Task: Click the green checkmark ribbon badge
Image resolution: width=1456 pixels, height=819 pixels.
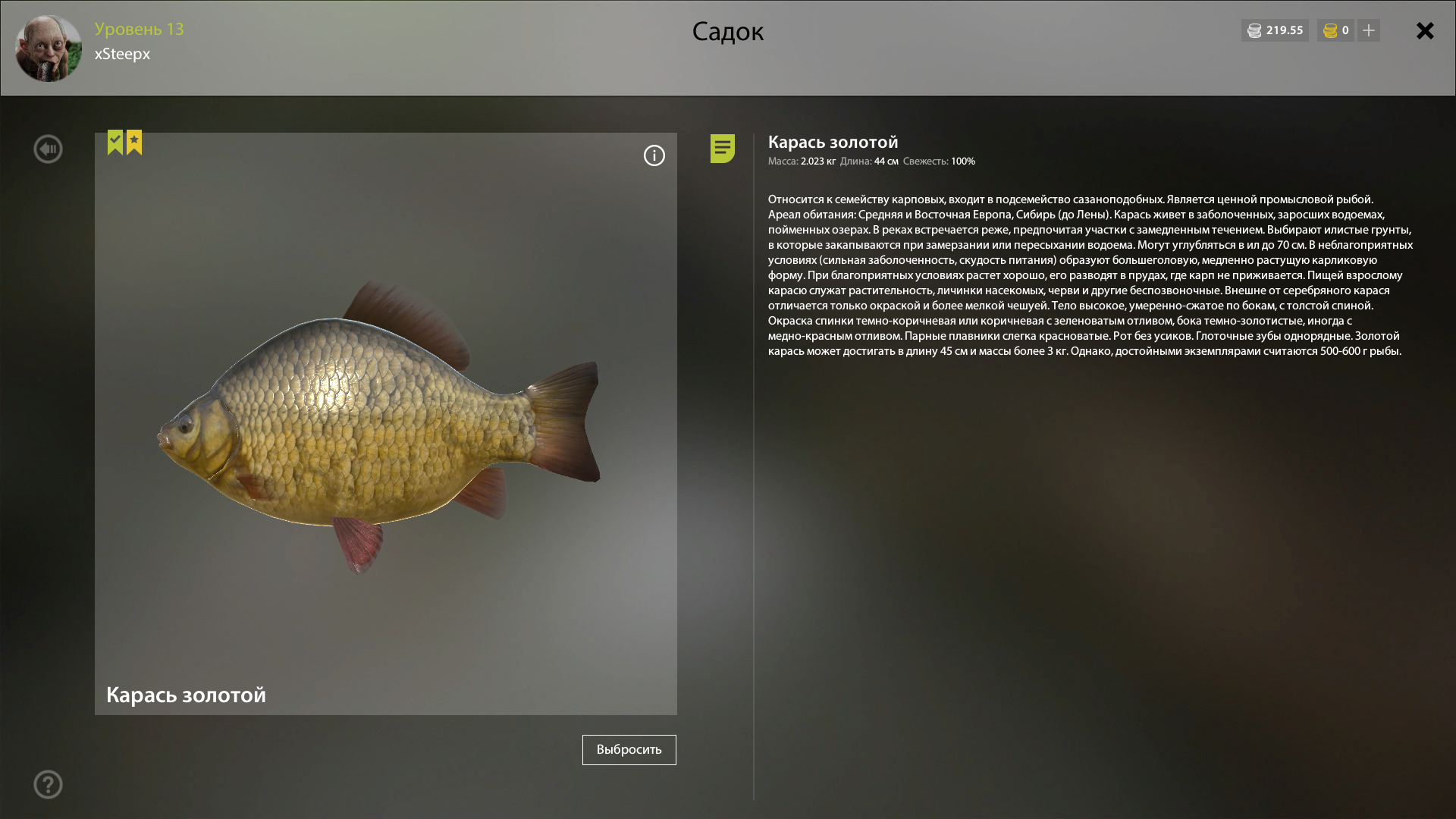Action: click(115, 142)
